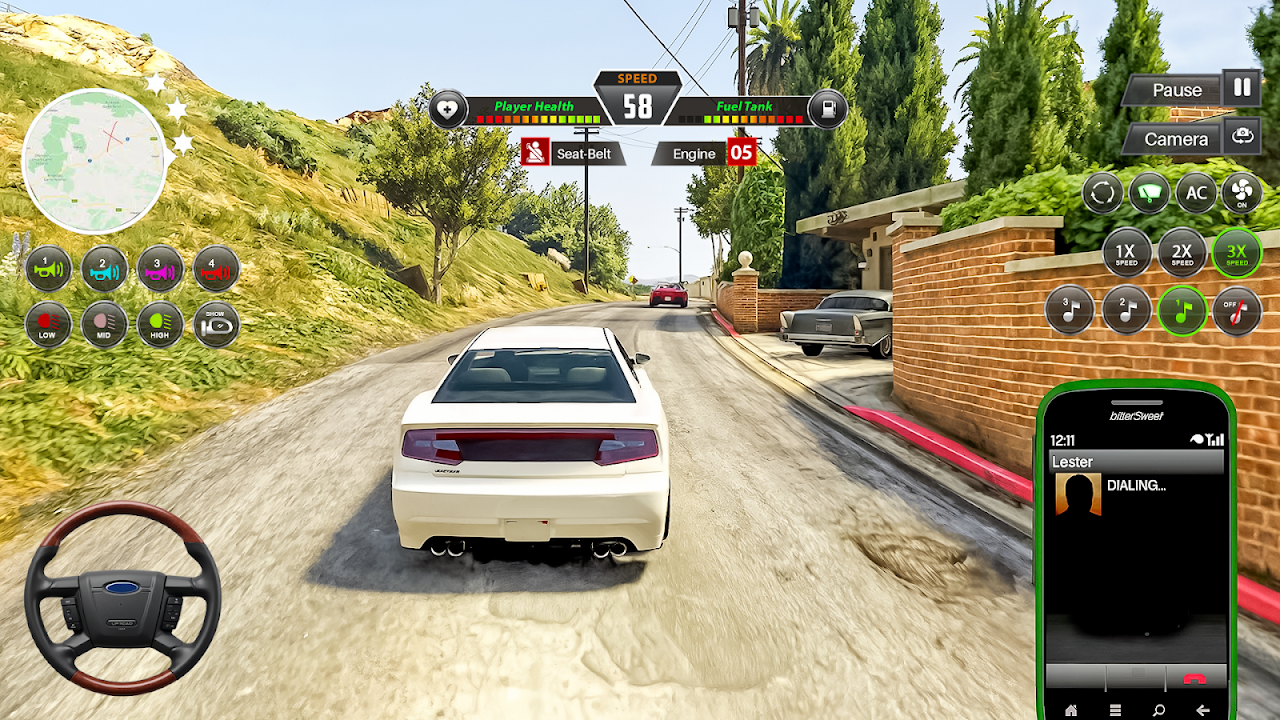Viewport: 1280px width, 720px height.
Task: Show the side mirror view
Action: pyautogui.click(x=216, y=324)
